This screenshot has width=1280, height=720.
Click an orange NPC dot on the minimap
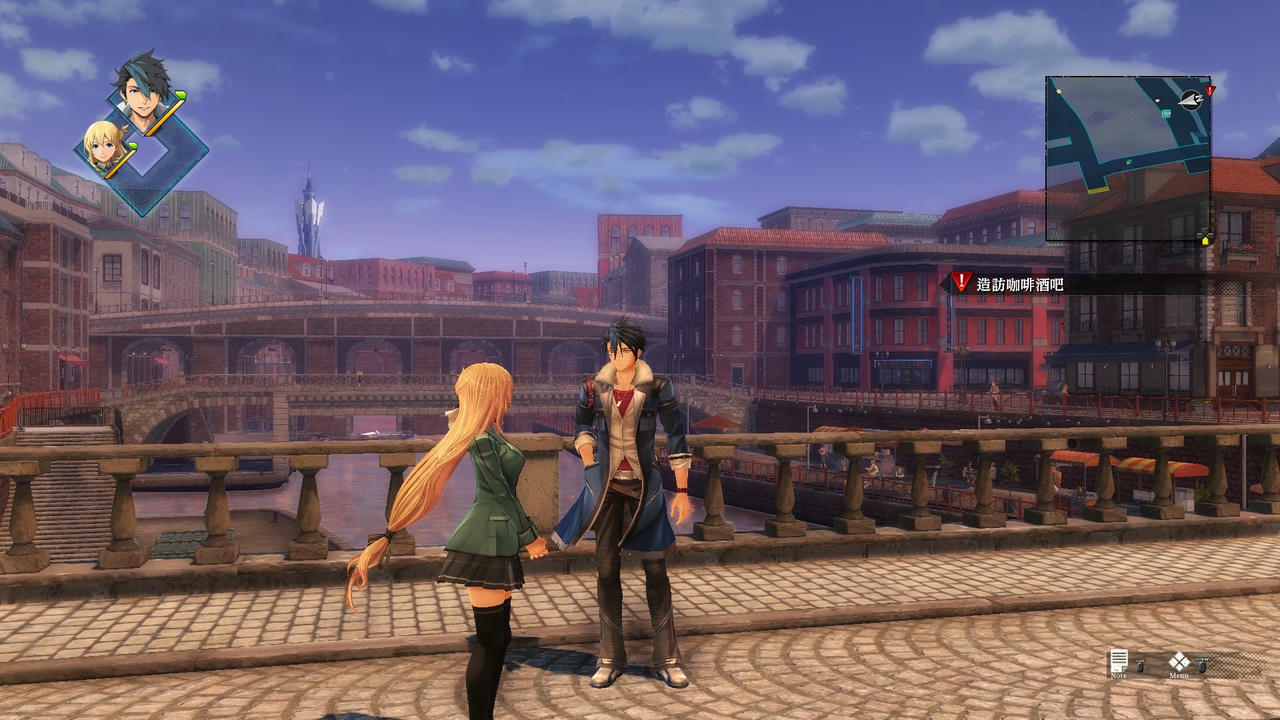coord(1058,91)
